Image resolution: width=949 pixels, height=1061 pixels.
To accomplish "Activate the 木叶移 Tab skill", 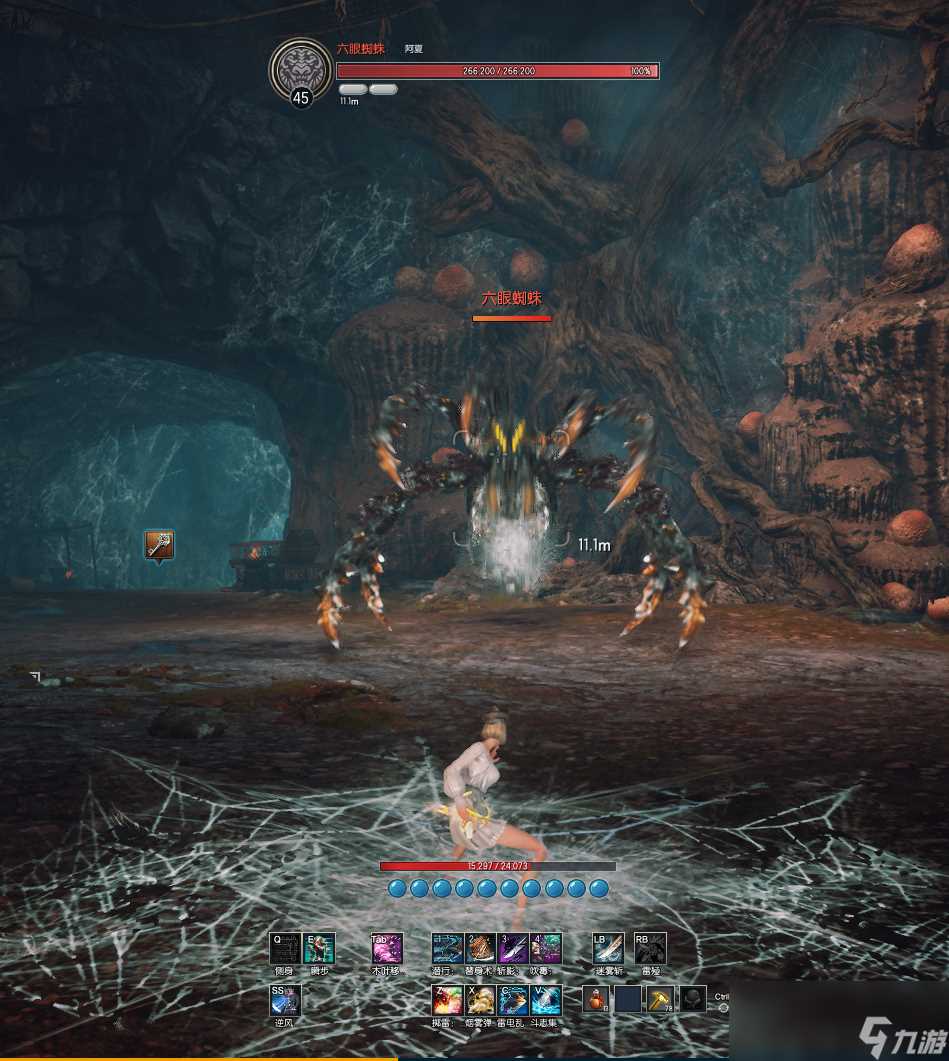I will (386, 948).
